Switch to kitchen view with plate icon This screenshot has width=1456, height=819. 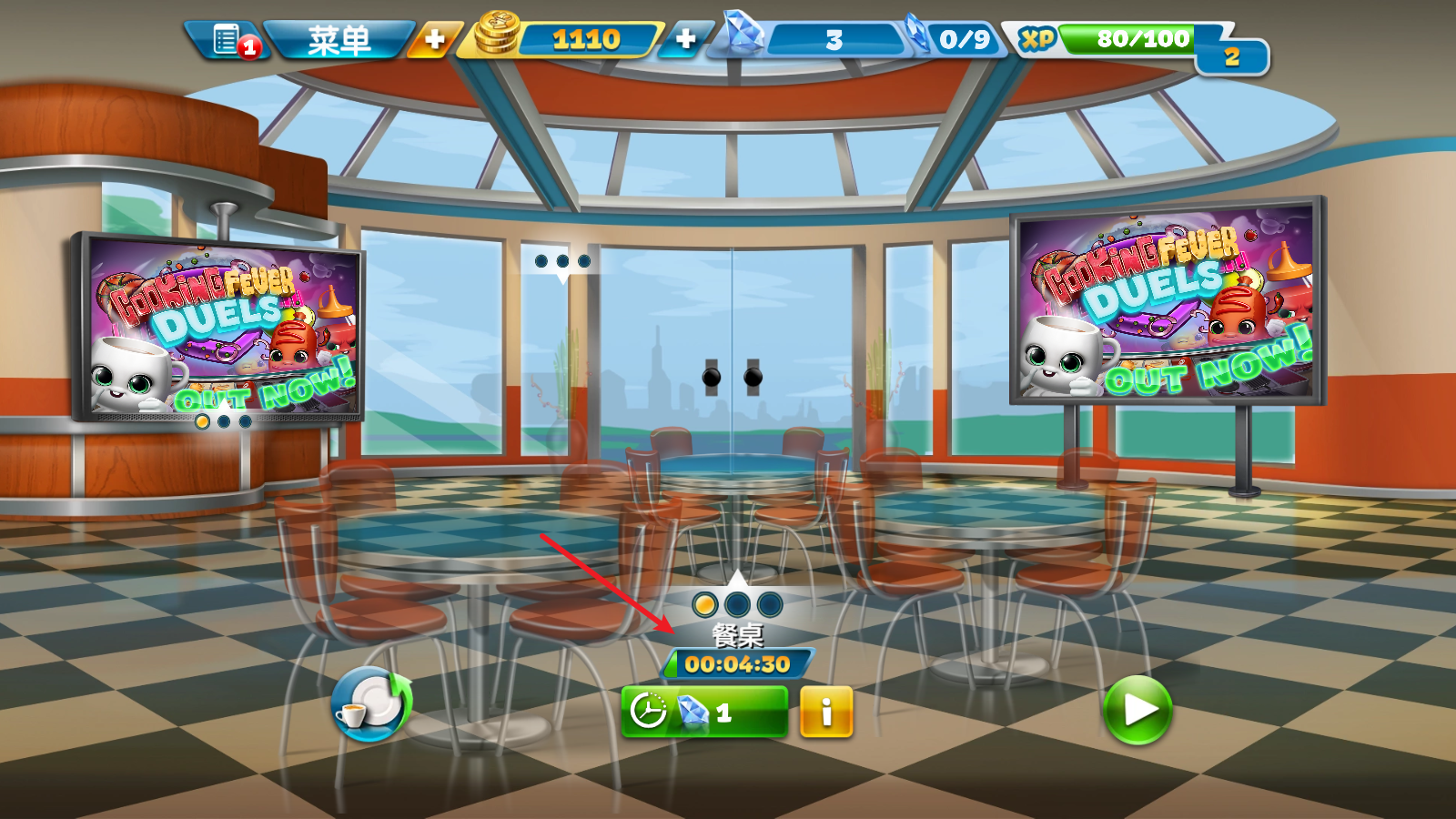pos(371,704)
